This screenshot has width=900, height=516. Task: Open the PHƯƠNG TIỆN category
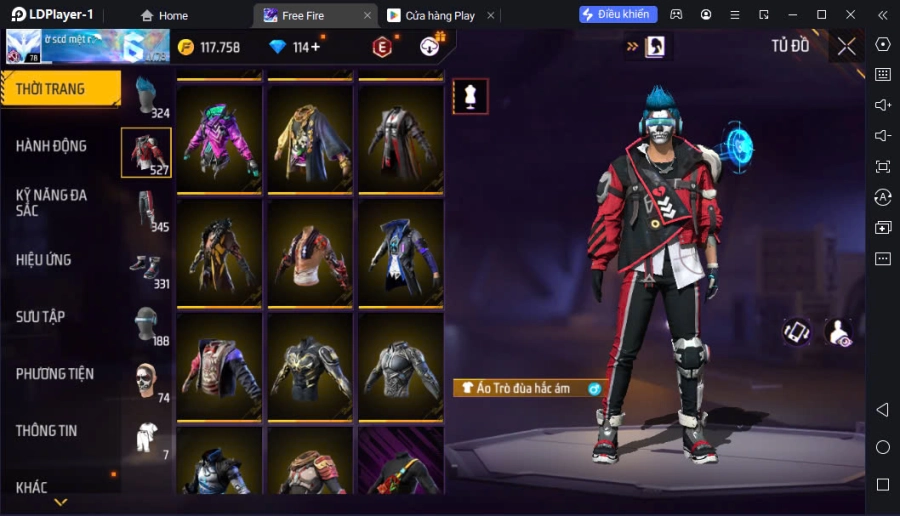[55, 374]
